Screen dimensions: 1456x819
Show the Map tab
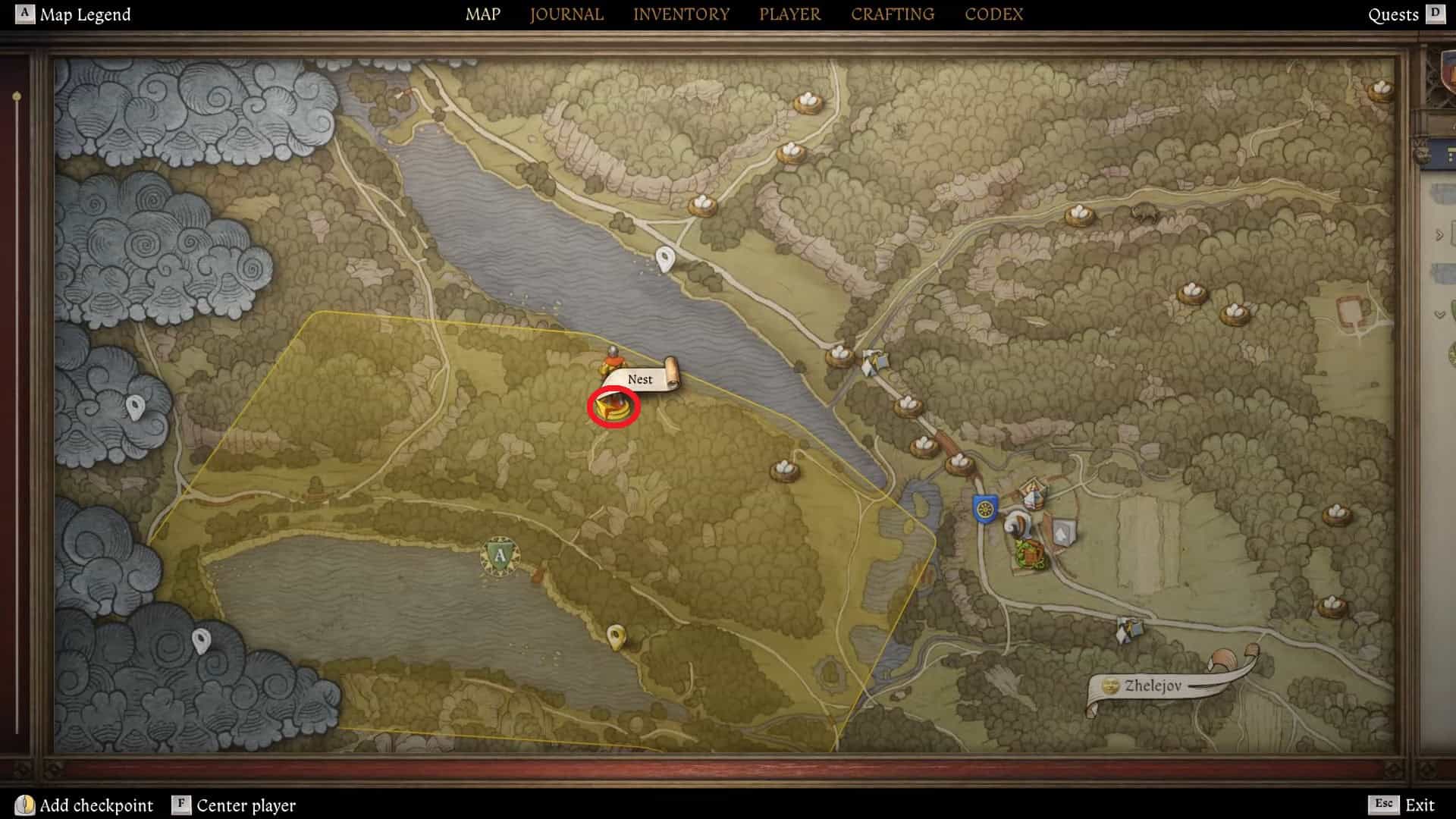tap(482, 14)
